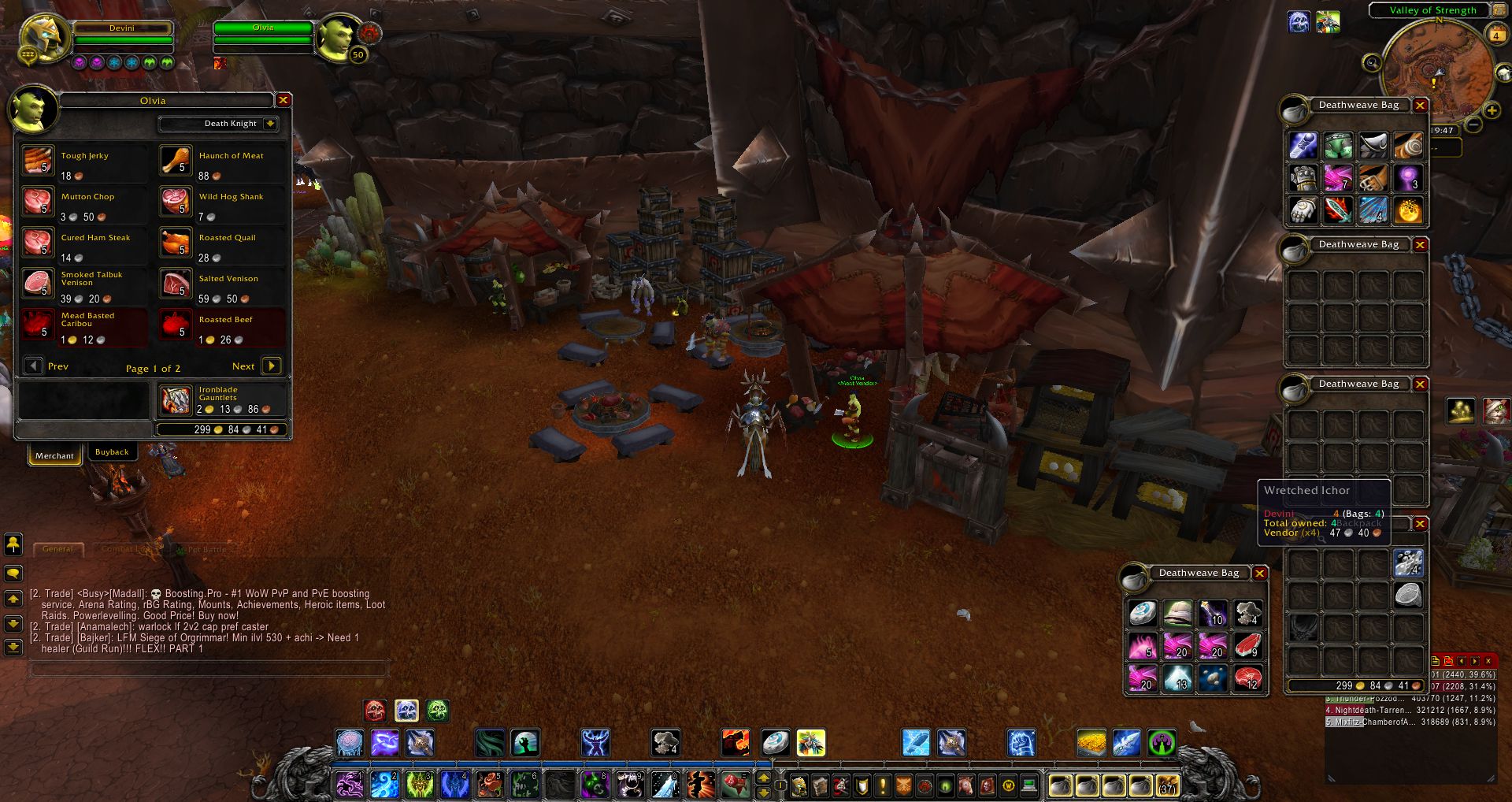Go to the Next merchant page
The width and height of the screenshot is (1512, 802).
271,366
